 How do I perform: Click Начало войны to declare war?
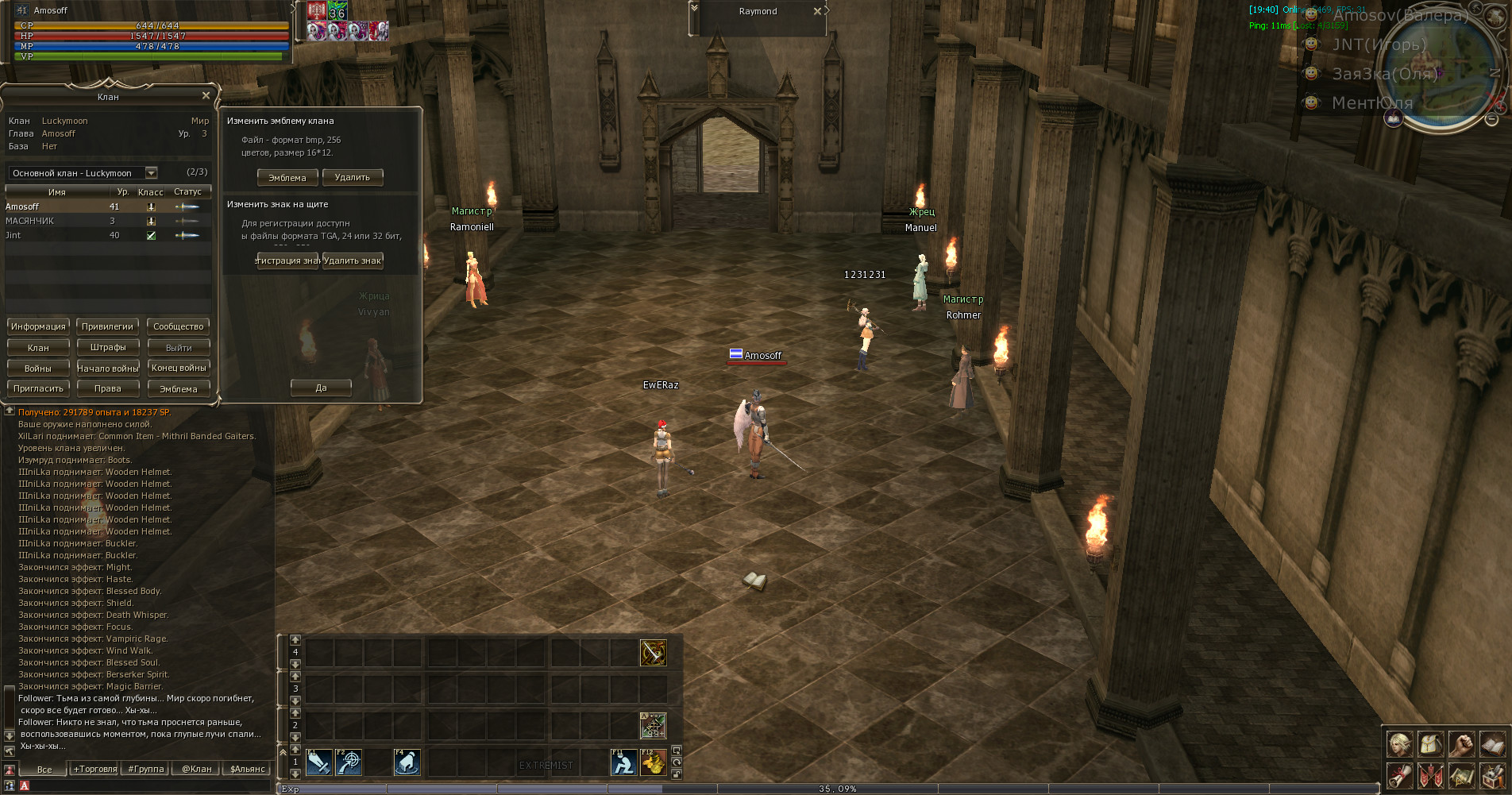pyautogui.click(x=108, y=369)
